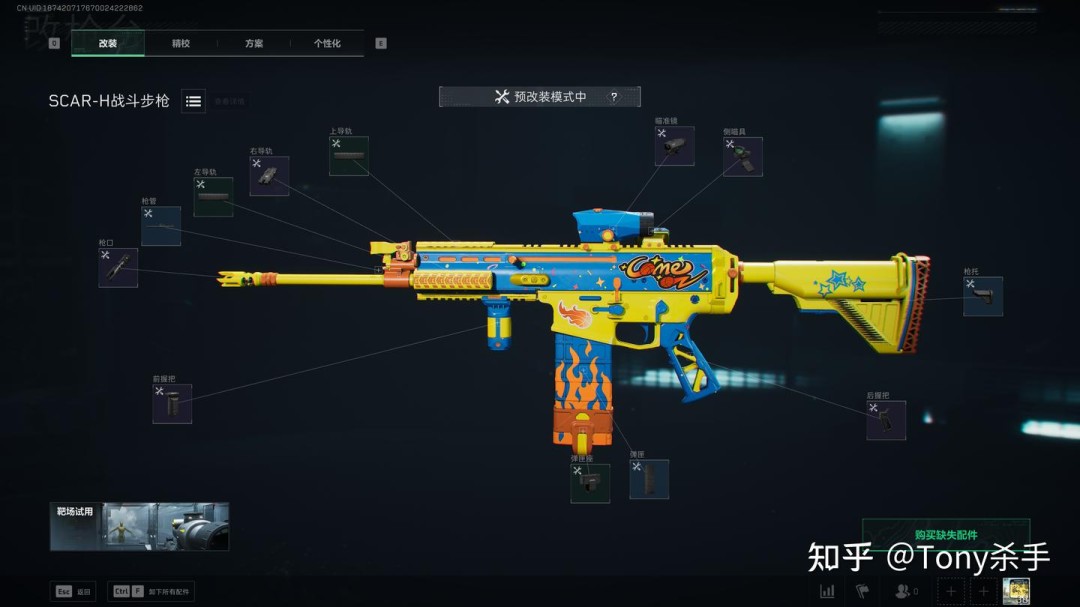This screenshot has height=607, width=1080.
Task: Choose the 前握把 foregrip slot
Action: tap(172, 404)
